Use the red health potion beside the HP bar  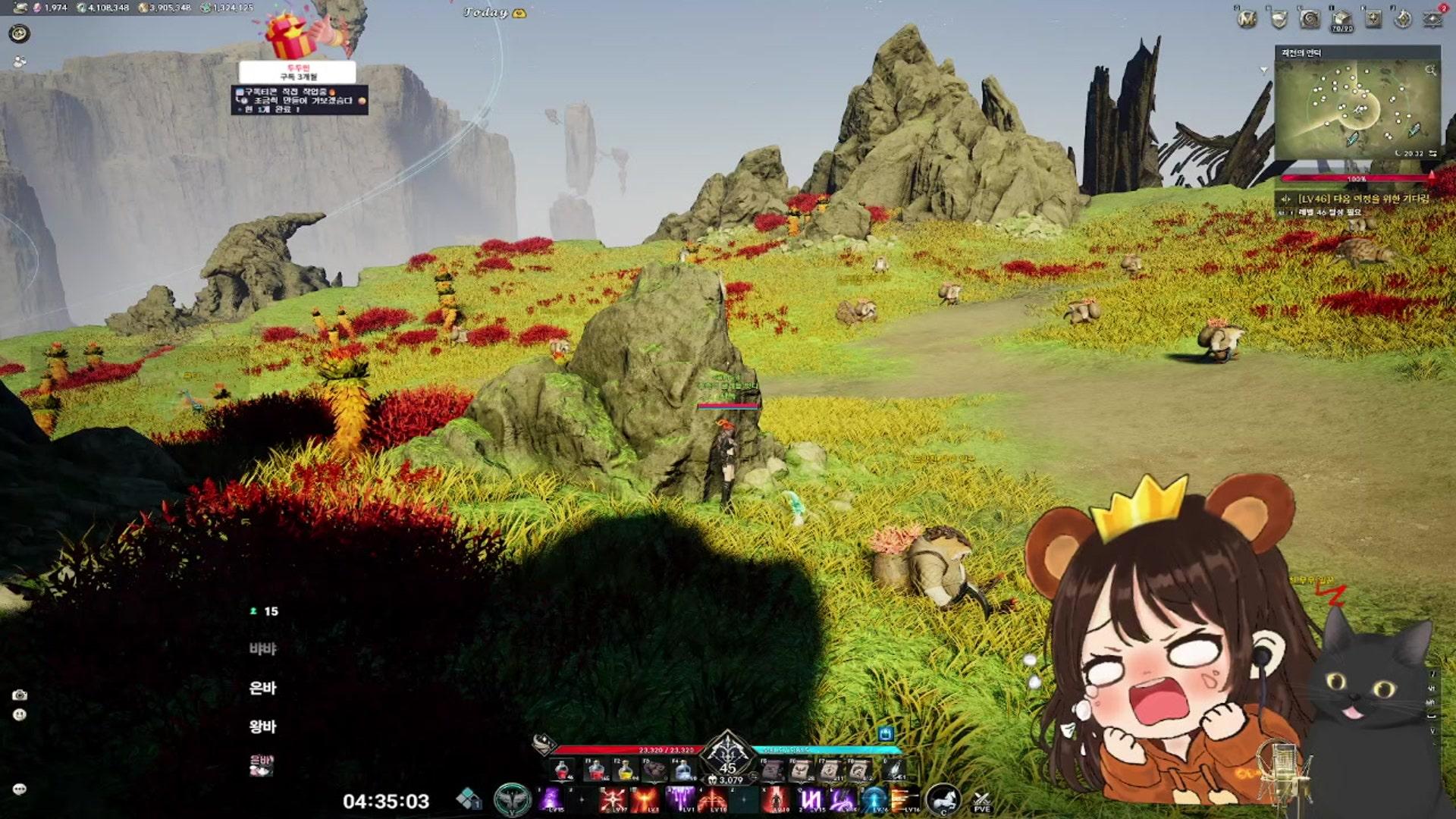pos(563,770)
